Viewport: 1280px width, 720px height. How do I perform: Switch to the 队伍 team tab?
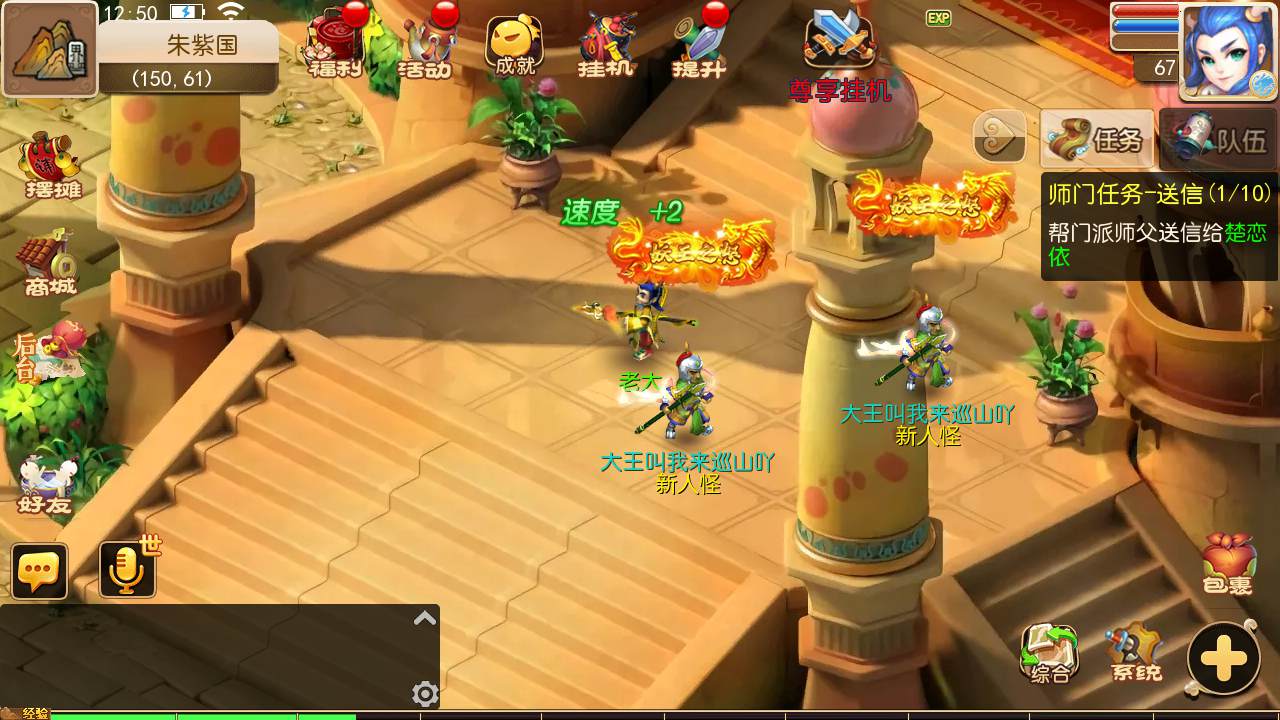(1219, 139)
